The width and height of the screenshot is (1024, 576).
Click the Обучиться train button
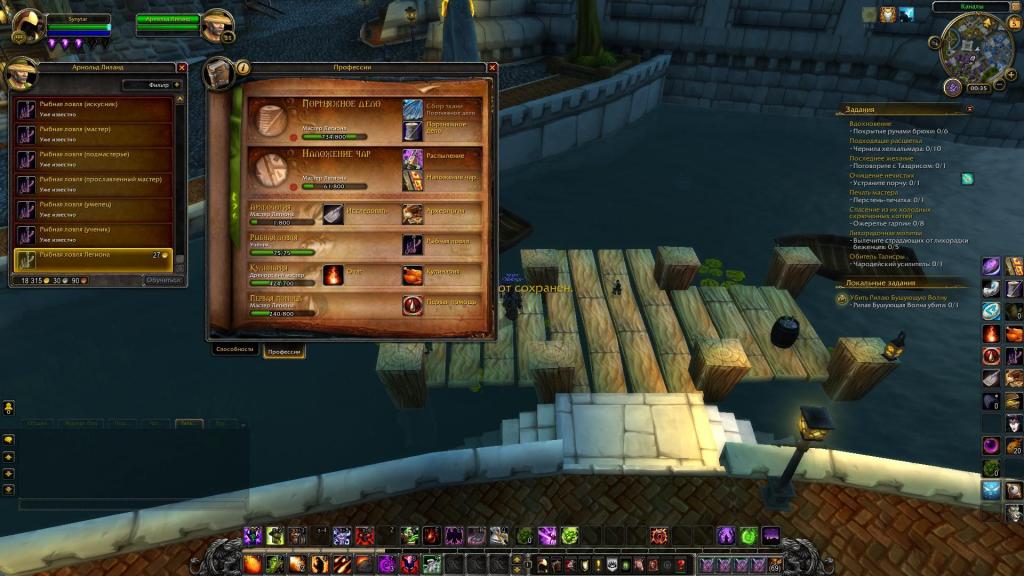point(163,280)
